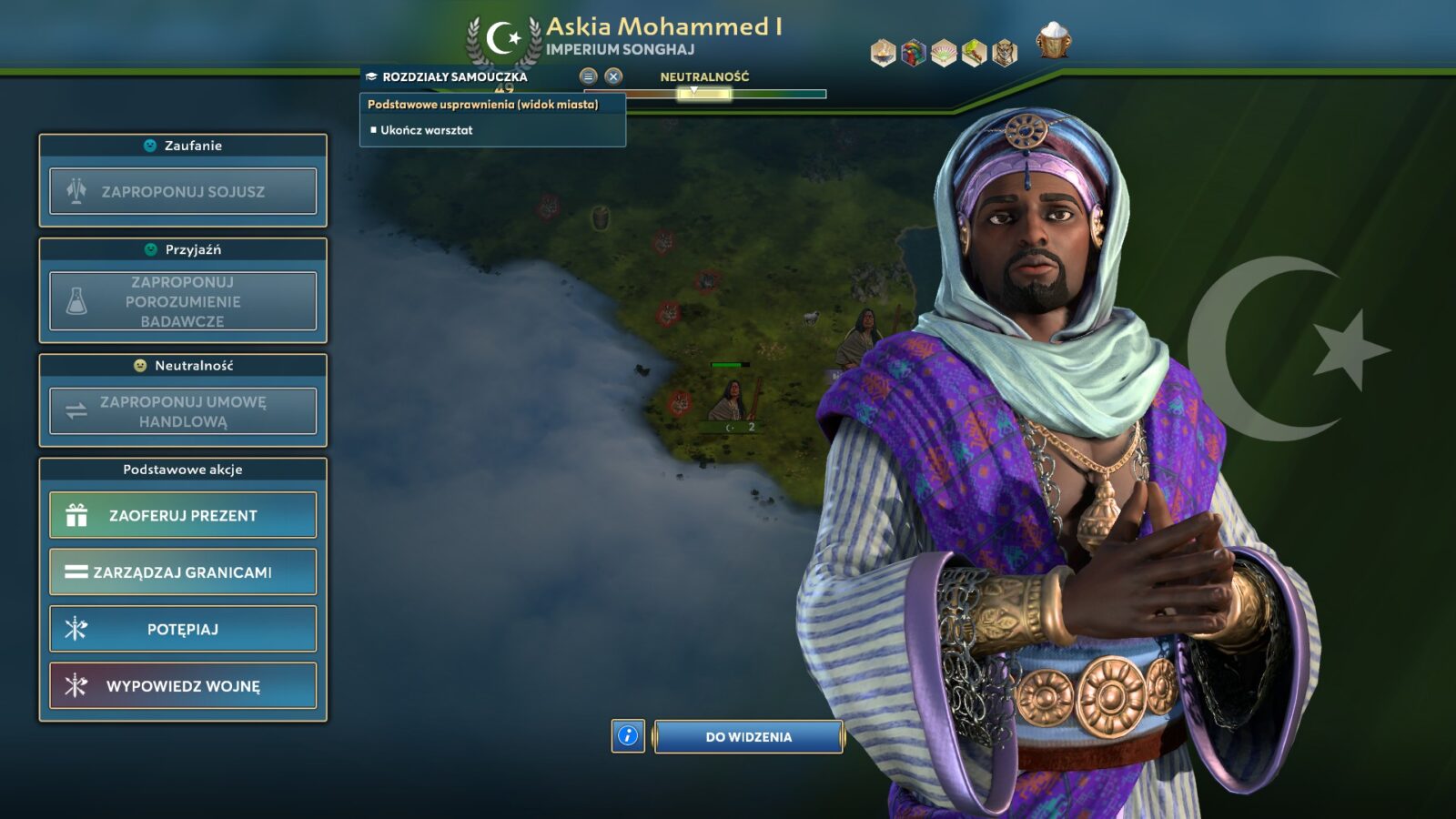Screen dimensions: 1456x819
Task: Click the salt basket resource icon
Action: [1054, 40]
